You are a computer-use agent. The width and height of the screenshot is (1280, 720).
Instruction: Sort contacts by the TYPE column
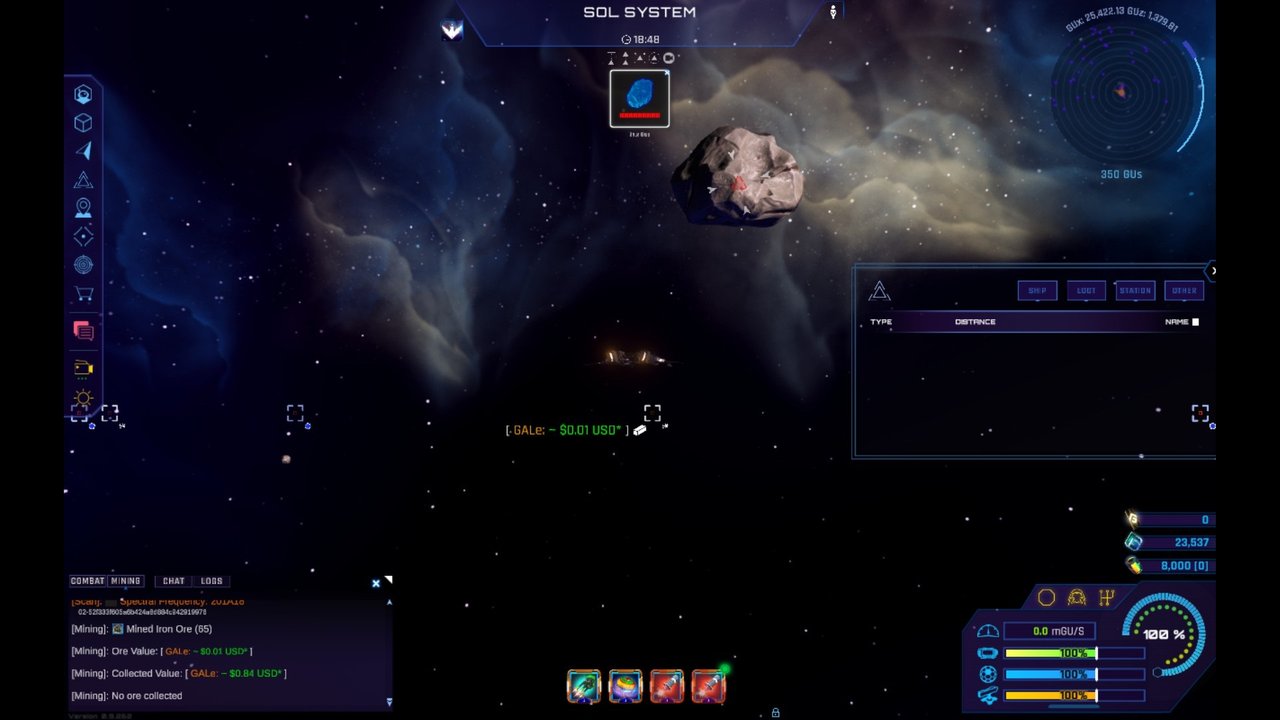click(x=880, y=321)
